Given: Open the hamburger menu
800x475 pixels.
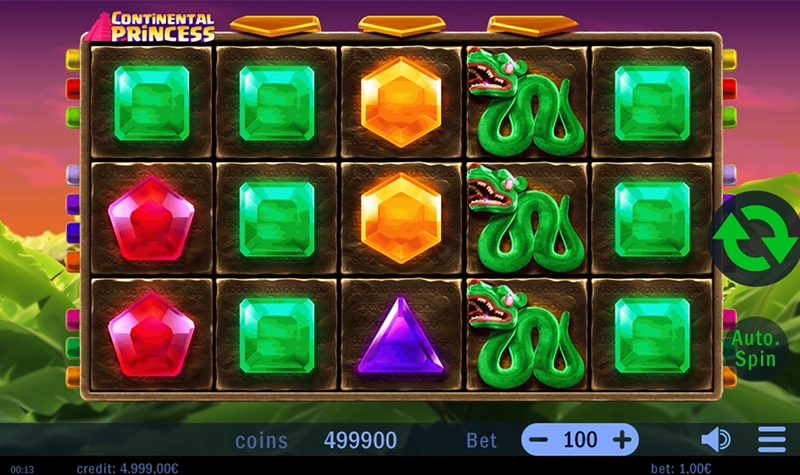Looking at the screenshot, I should (772, 440).
